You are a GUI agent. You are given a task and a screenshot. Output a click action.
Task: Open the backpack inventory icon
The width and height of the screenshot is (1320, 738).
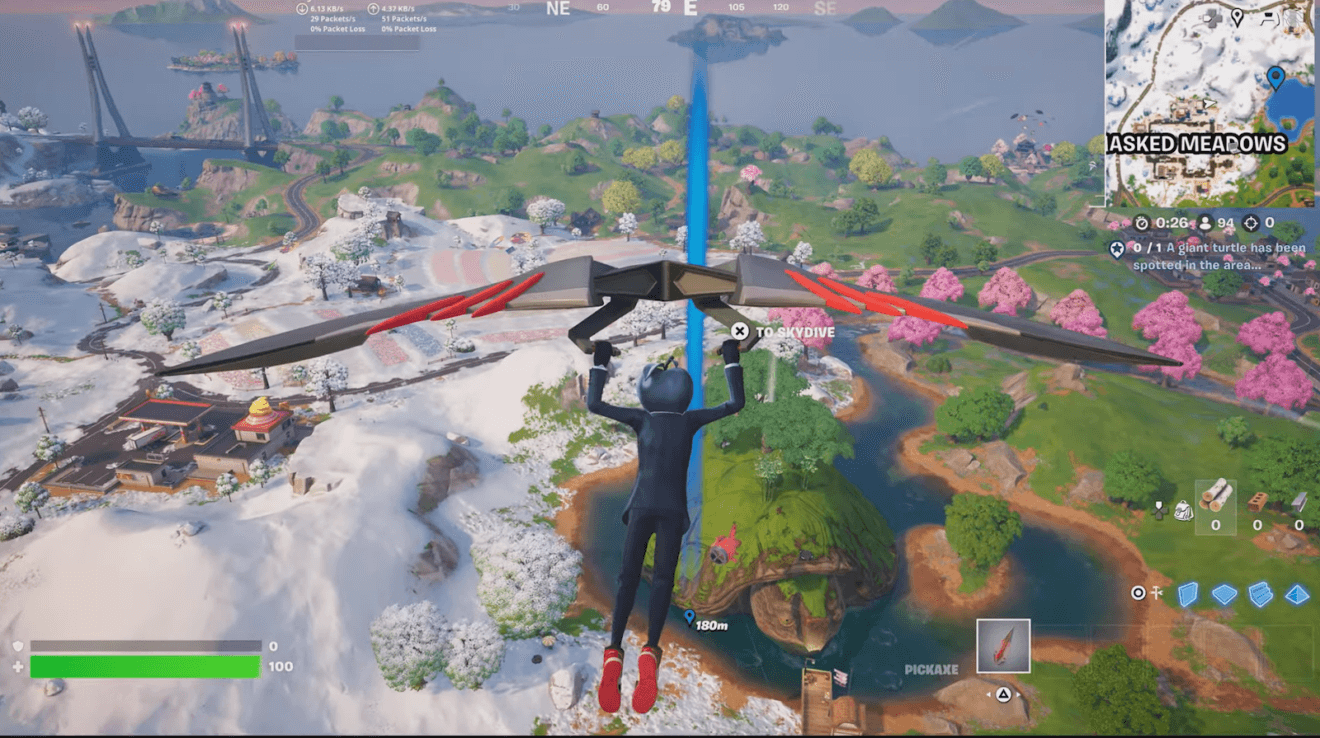point(1184,510)
